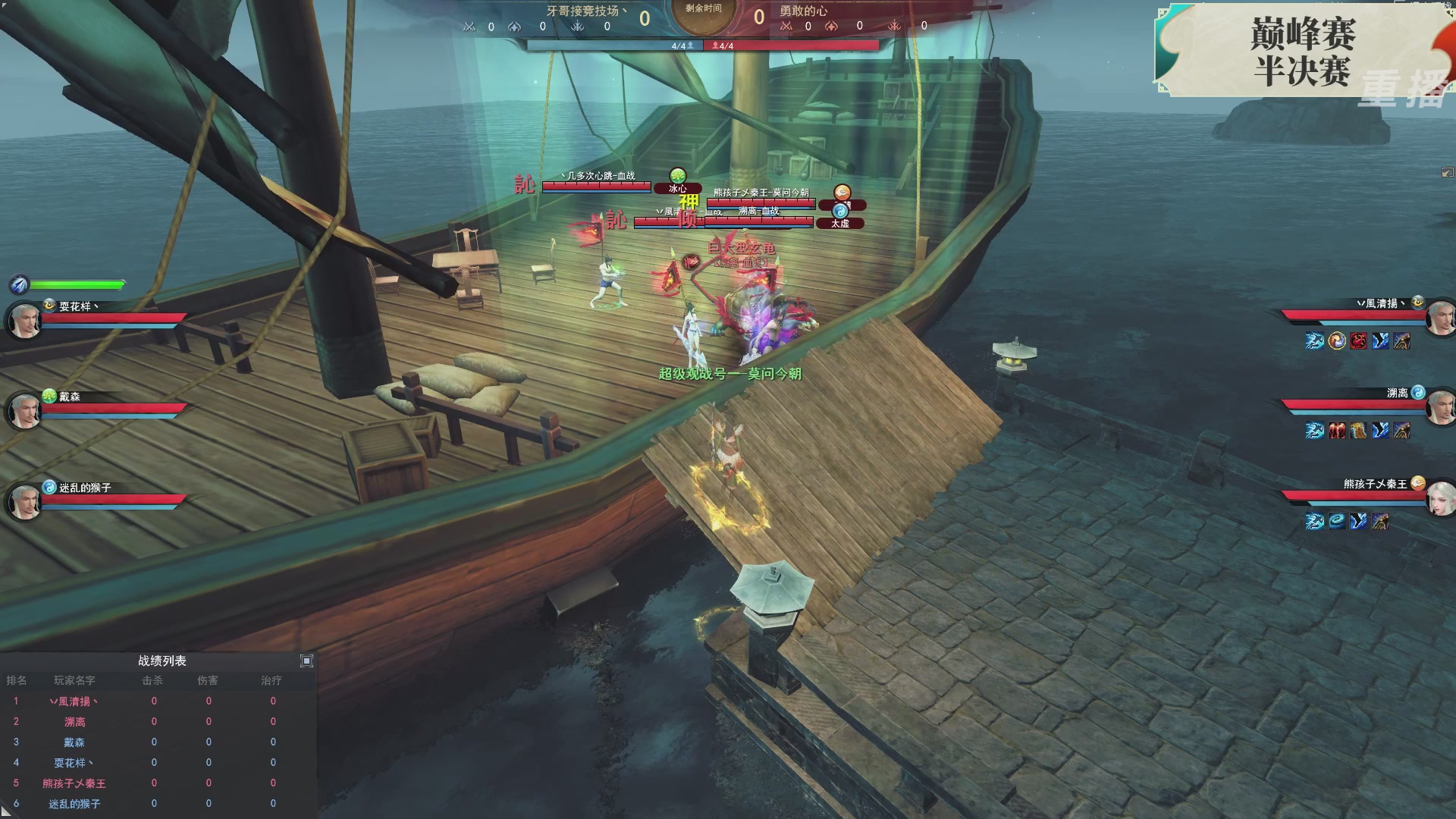Toggle the small panel icon at right edge

point(1447,173)
